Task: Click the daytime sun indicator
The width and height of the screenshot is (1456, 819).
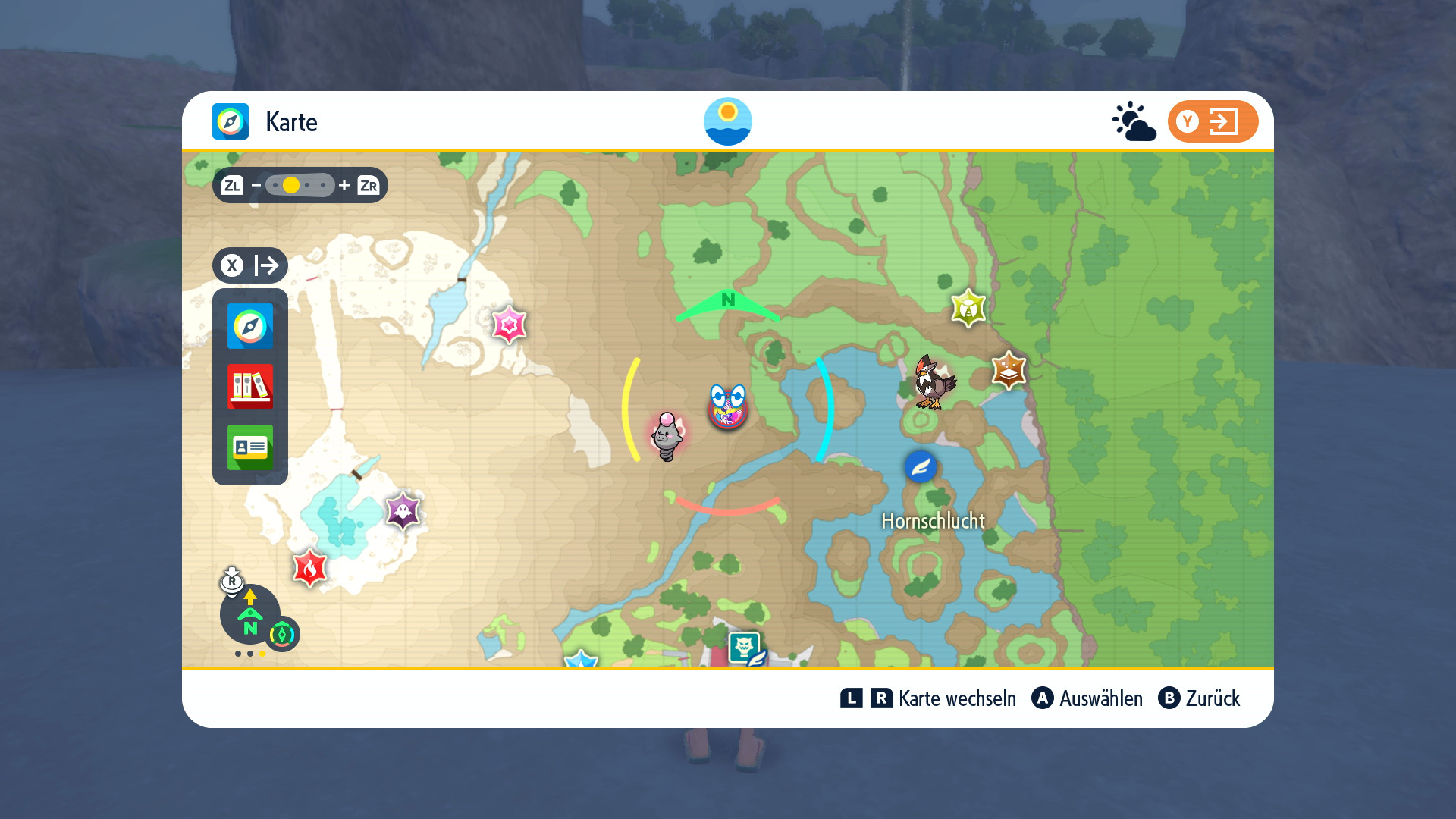Action: pos(728,121)
